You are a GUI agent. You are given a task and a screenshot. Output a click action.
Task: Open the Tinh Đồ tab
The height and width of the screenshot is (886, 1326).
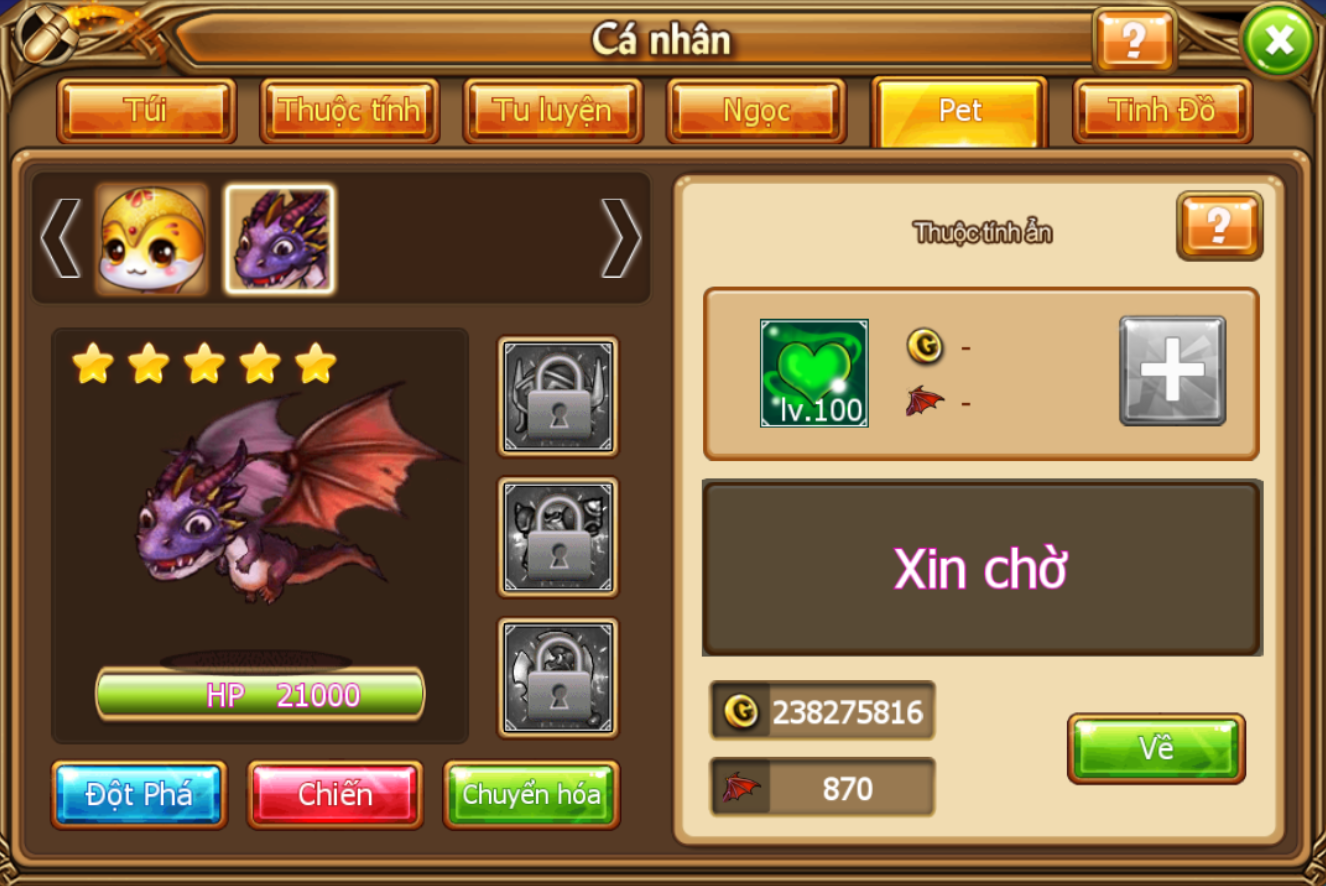(x=1162, y=110)
